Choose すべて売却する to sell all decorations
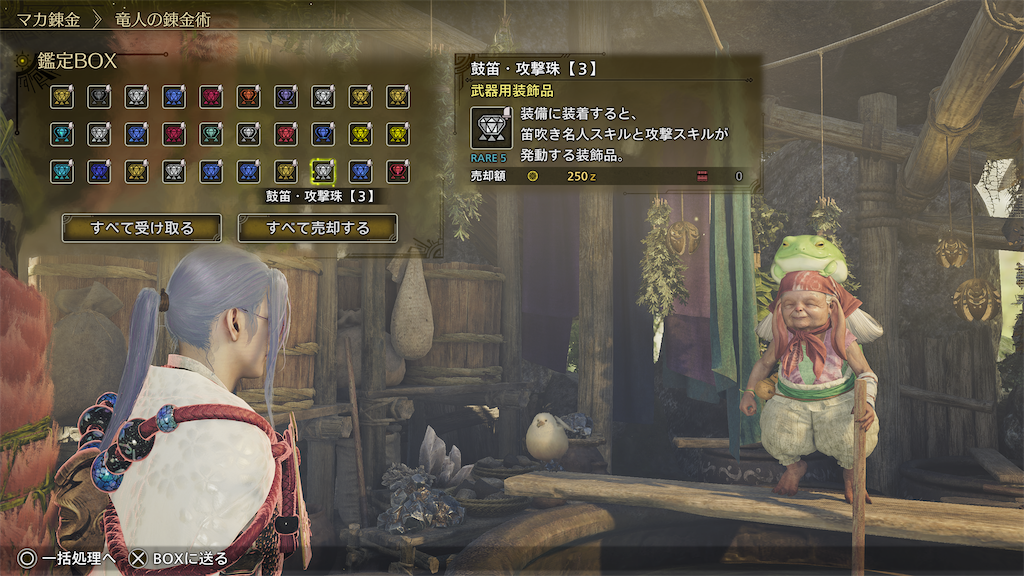This screenshot has height=576, width=1024. click(x=317, y=228)
